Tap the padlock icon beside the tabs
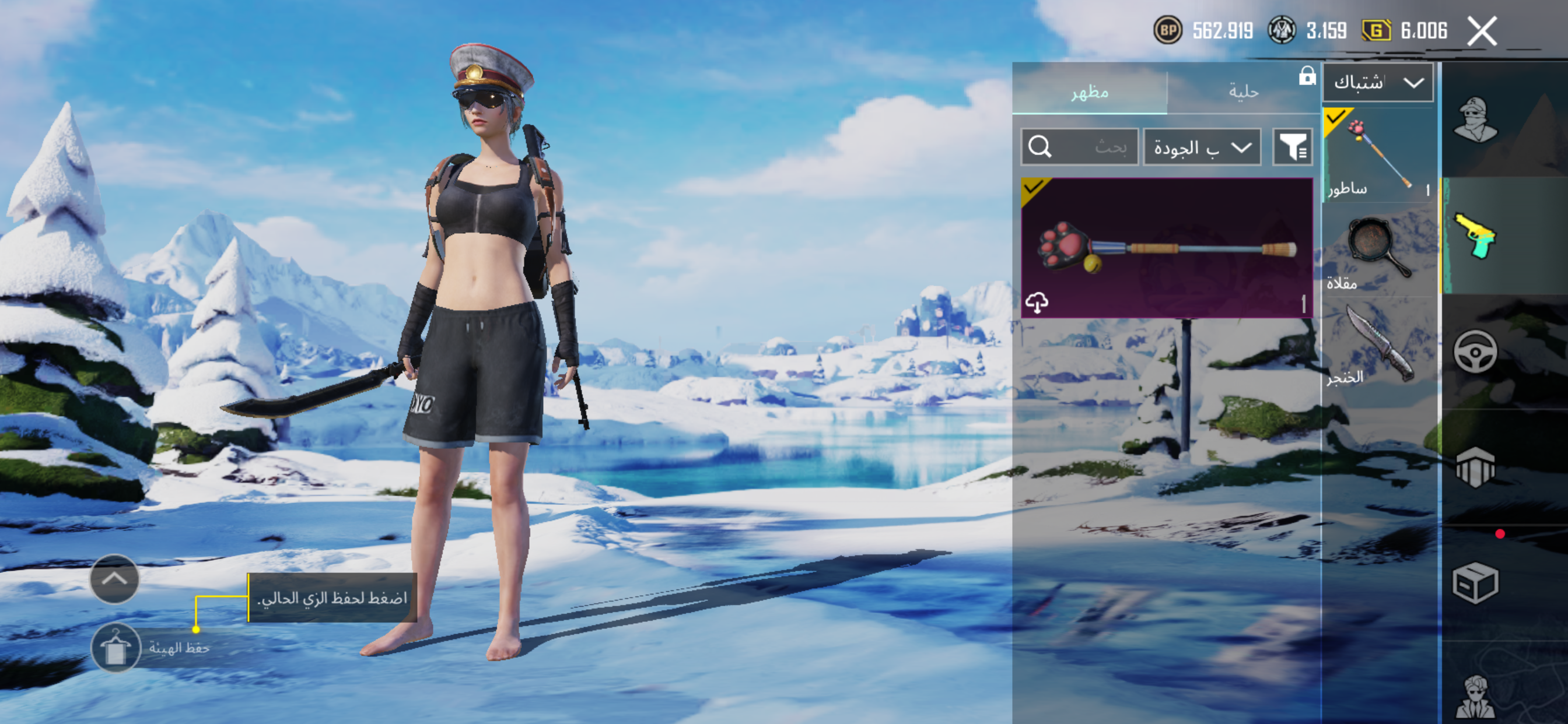 1307,76
